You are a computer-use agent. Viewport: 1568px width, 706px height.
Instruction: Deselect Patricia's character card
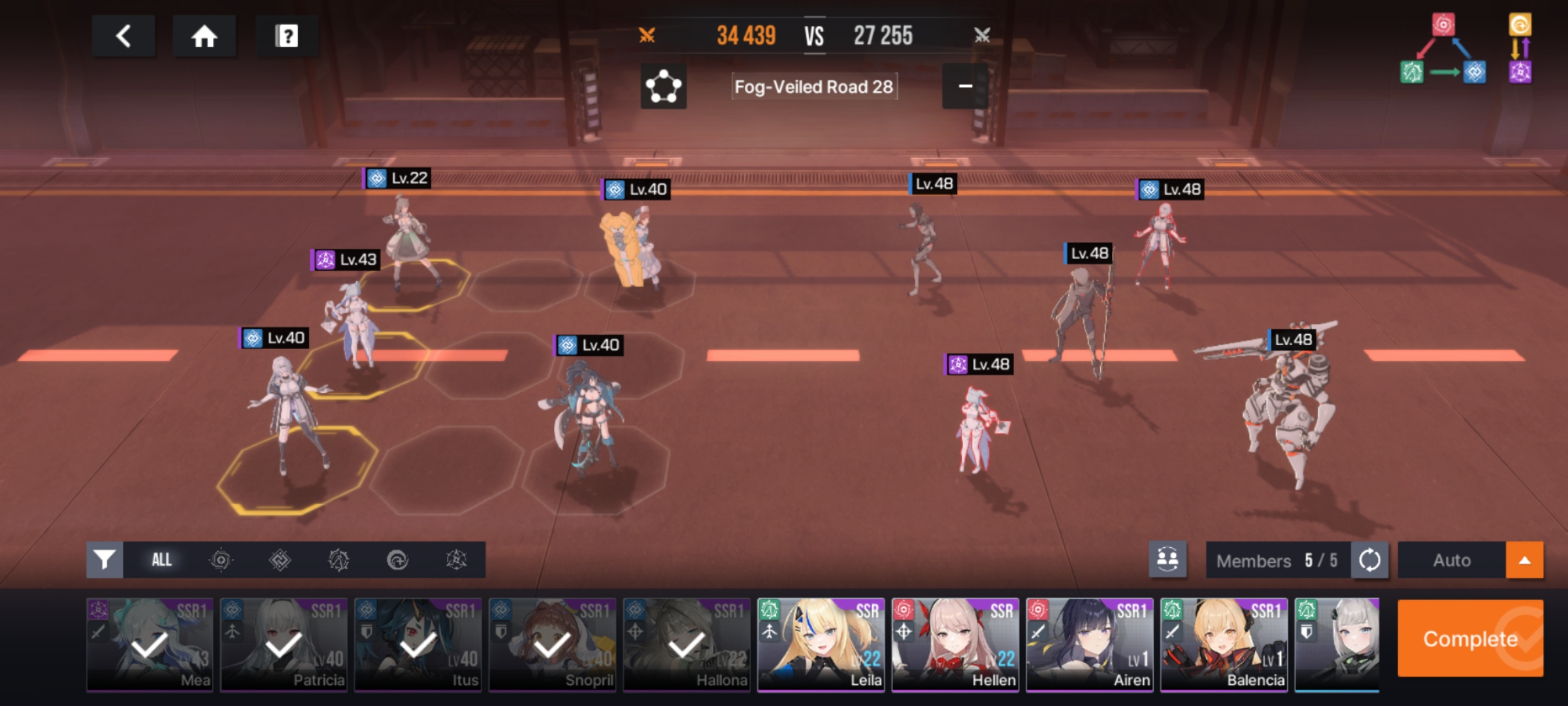coord(284,645)
